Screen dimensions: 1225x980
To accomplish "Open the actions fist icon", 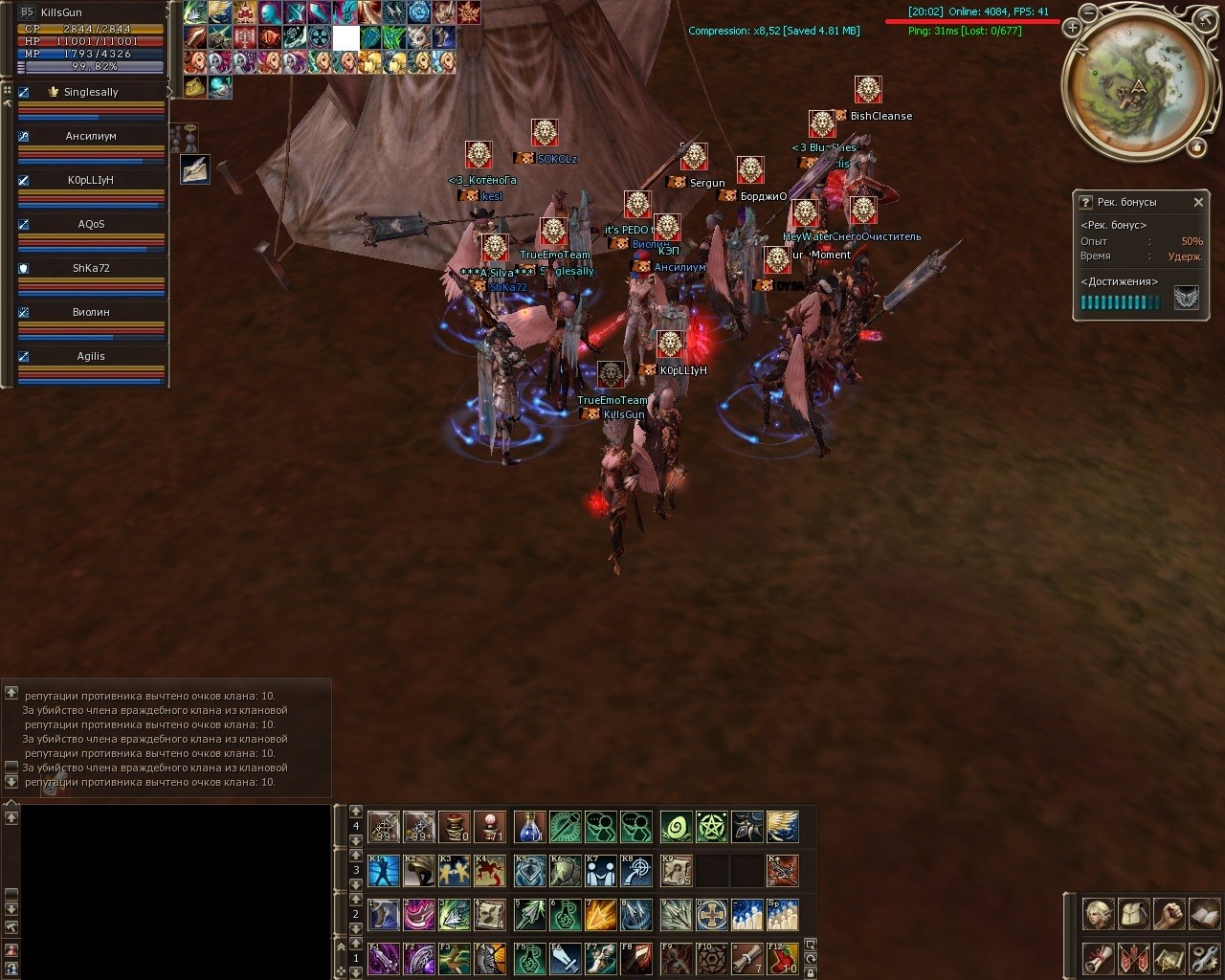I will point(1168,914).
